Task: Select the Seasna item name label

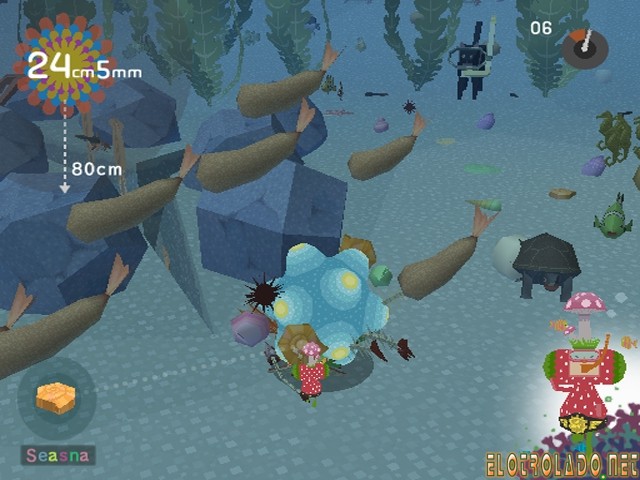Action: tap(58, 456)
